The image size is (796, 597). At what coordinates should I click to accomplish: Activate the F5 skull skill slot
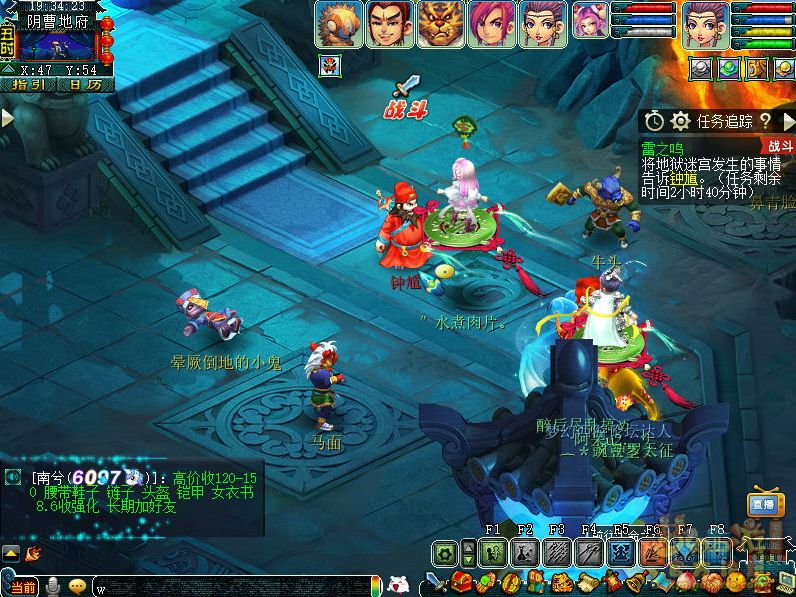pyautogui.click(x=620, y=551)
